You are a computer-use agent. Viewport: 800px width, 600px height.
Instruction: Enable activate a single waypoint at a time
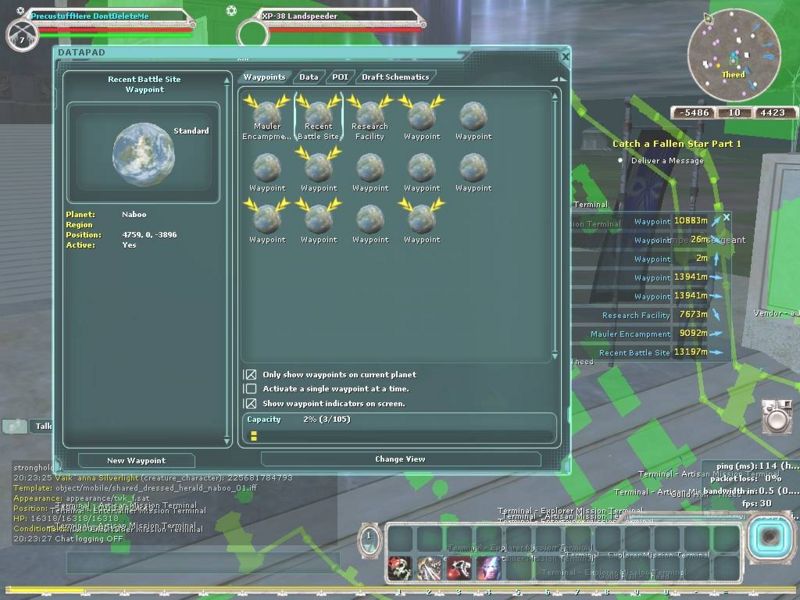point(251,389)
